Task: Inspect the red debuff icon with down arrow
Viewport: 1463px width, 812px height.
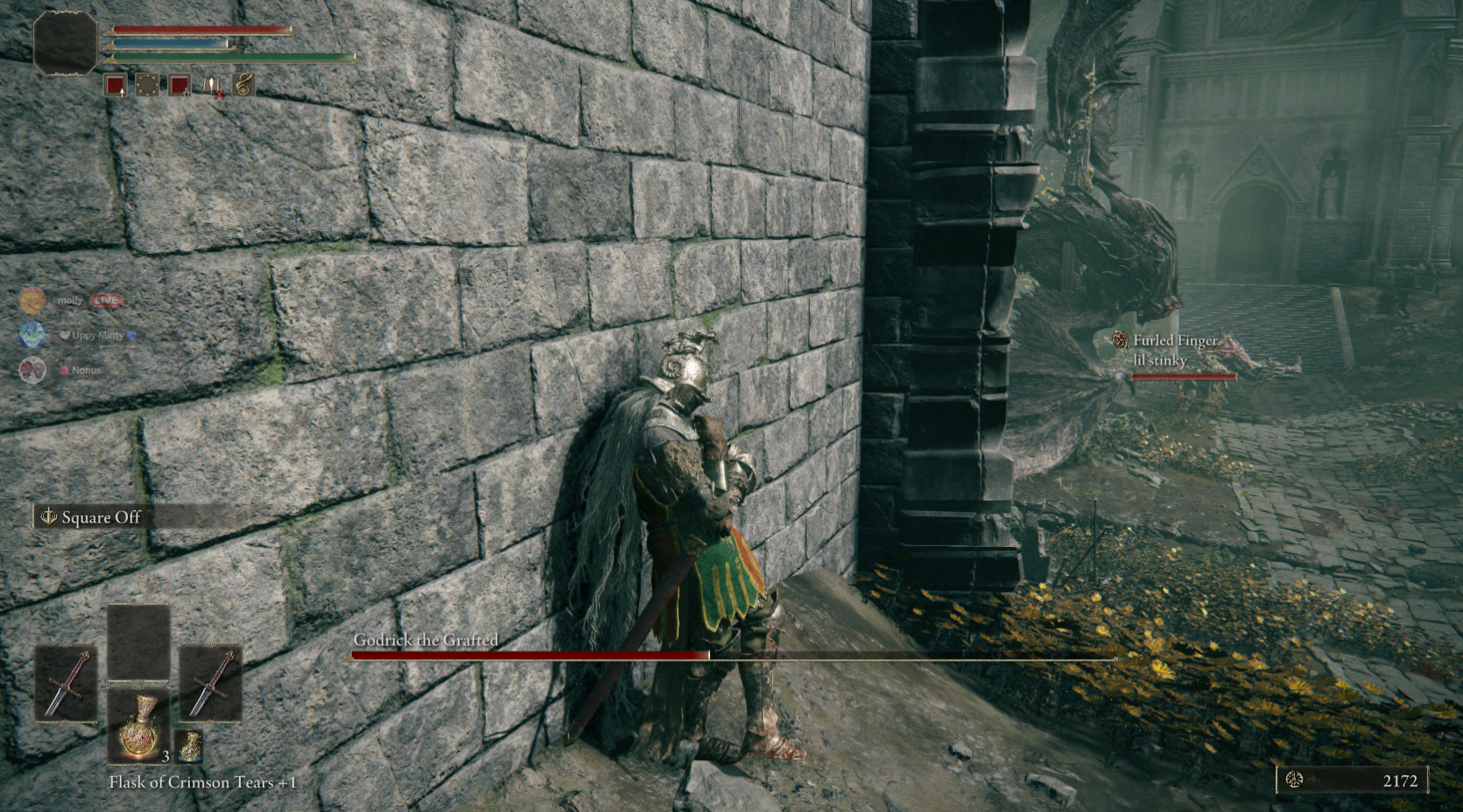Action: pyautogui.click(x=179, y=86)
